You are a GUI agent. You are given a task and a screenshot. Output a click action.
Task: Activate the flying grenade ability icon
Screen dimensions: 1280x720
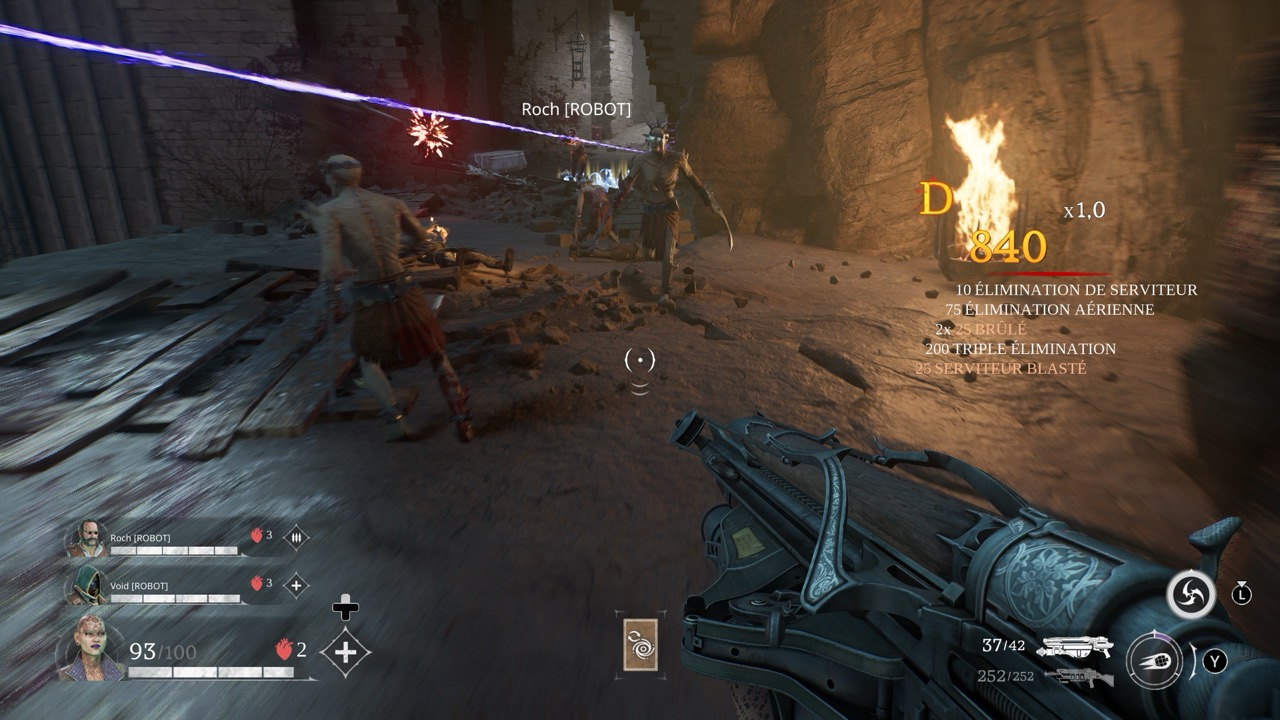tap(1155, 661)
